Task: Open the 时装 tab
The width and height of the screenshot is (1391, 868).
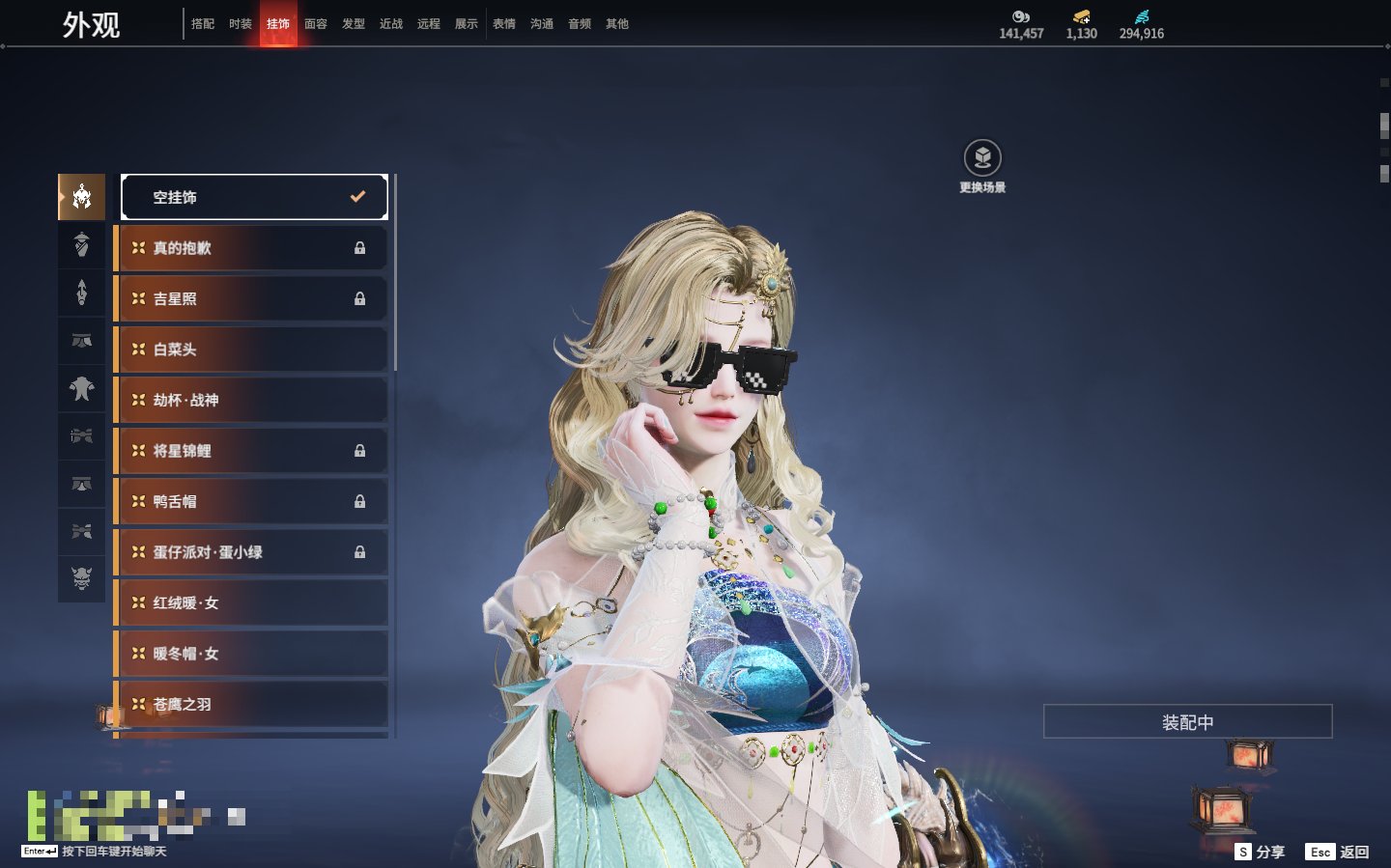Action: pyautogui.click(x=241, y=24)
